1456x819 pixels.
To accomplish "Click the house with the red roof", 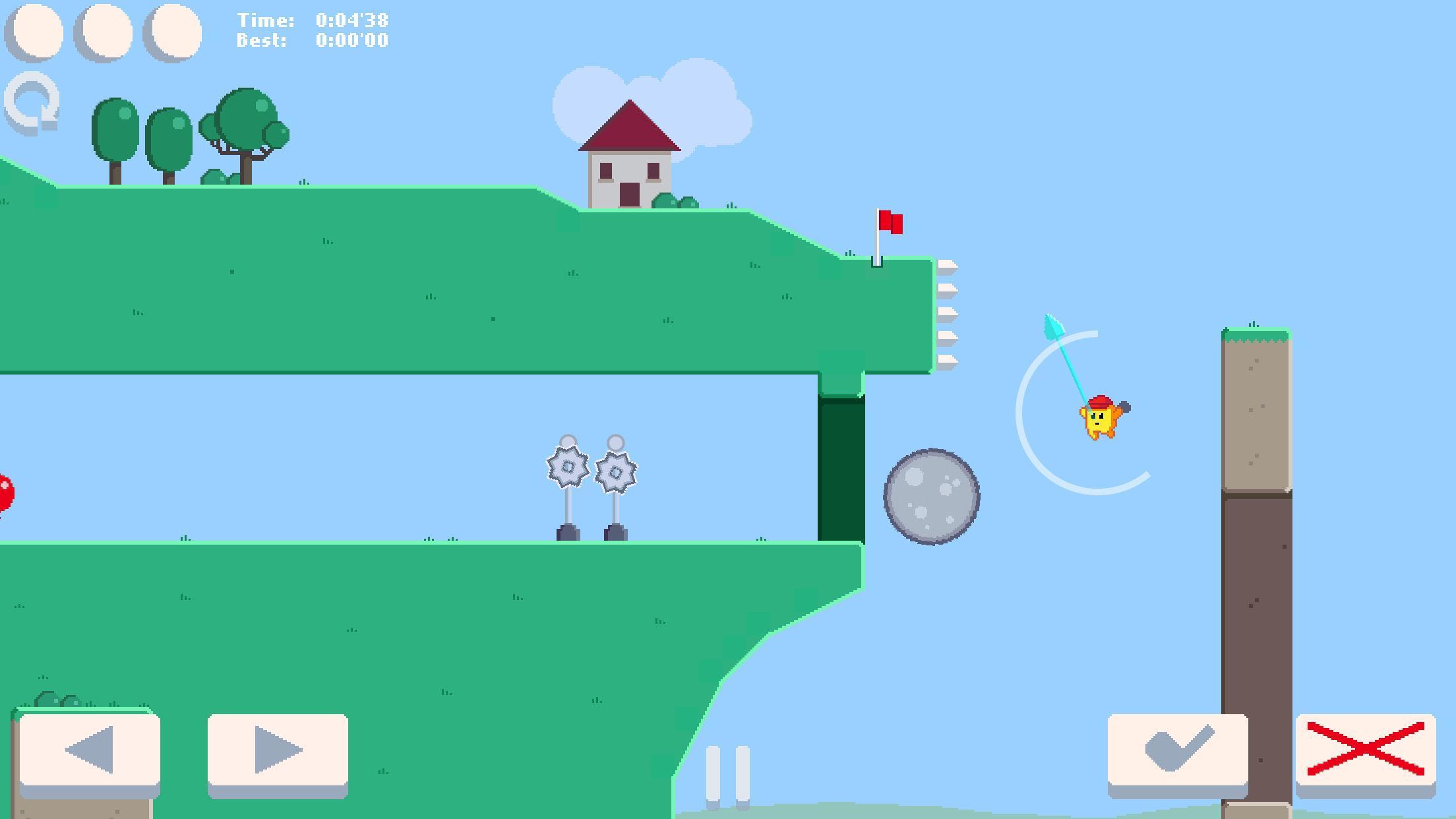I will pyautogui.click(x=630, y=158).
